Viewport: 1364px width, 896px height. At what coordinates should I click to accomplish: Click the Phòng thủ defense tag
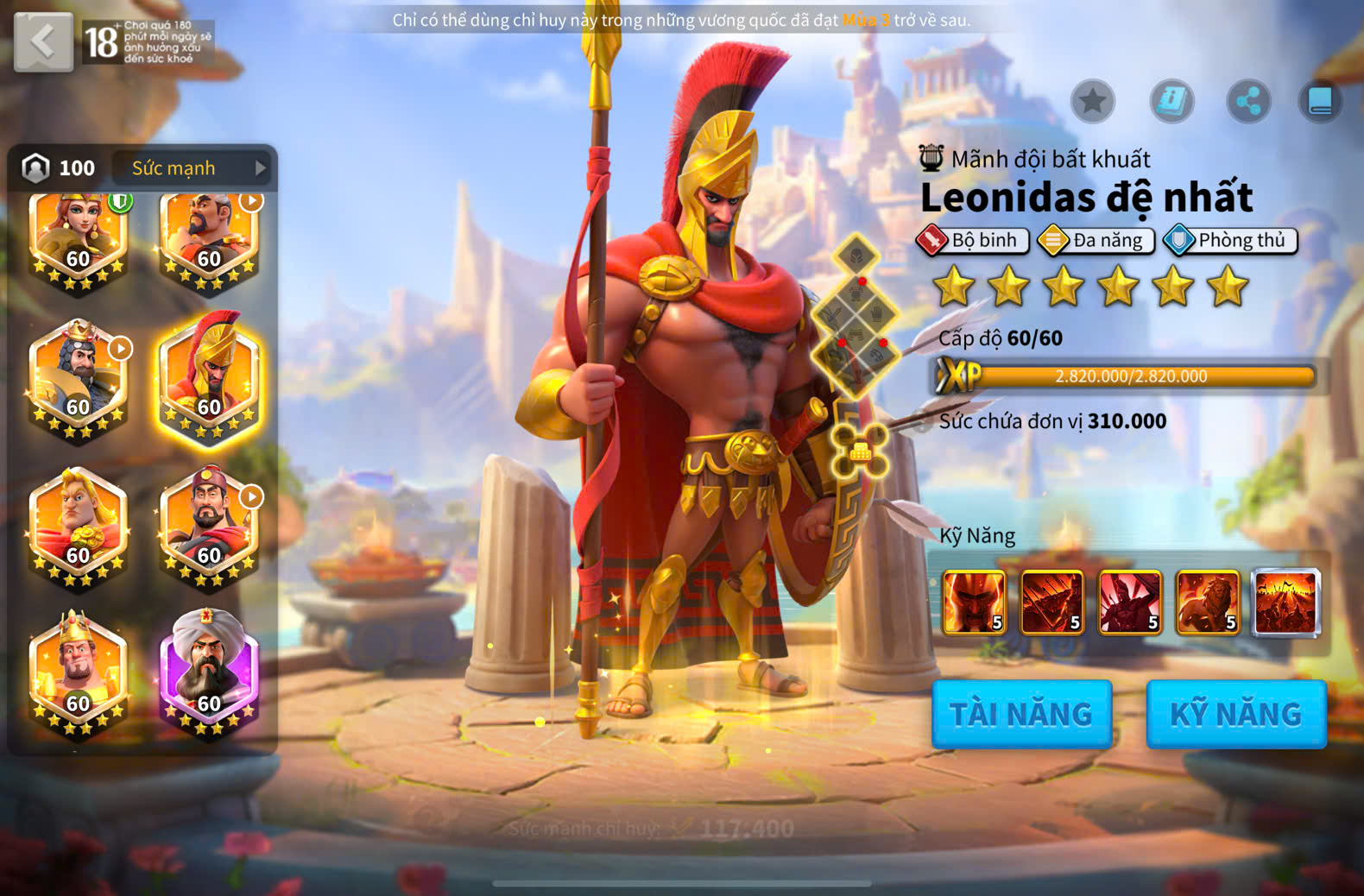[x=1230, y=240]
